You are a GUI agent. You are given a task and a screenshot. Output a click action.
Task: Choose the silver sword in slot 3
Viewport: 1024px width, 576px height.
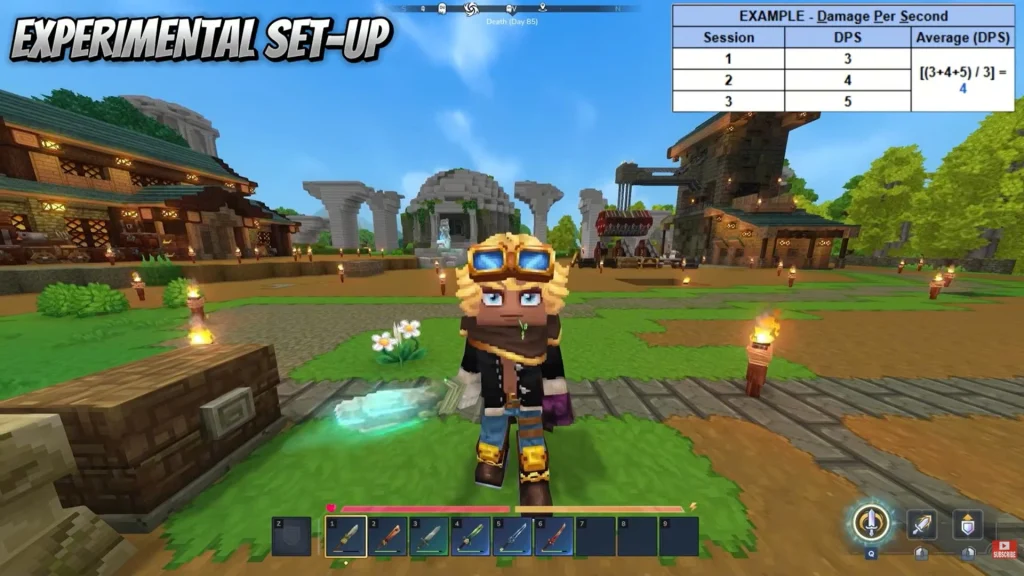click(x=429, y=536)
